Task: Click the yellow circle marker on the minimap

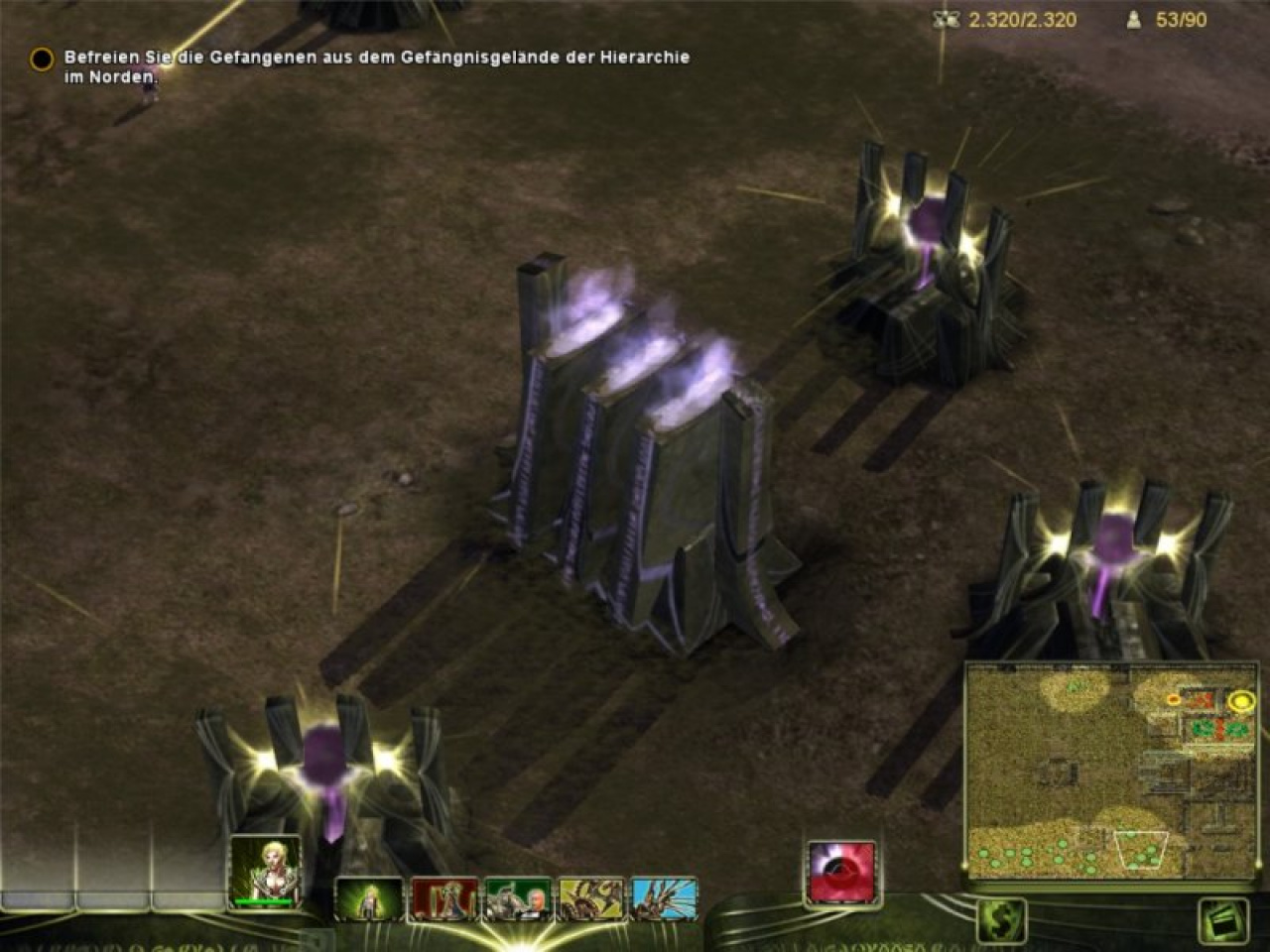Action: click(x=1240, y=701)
